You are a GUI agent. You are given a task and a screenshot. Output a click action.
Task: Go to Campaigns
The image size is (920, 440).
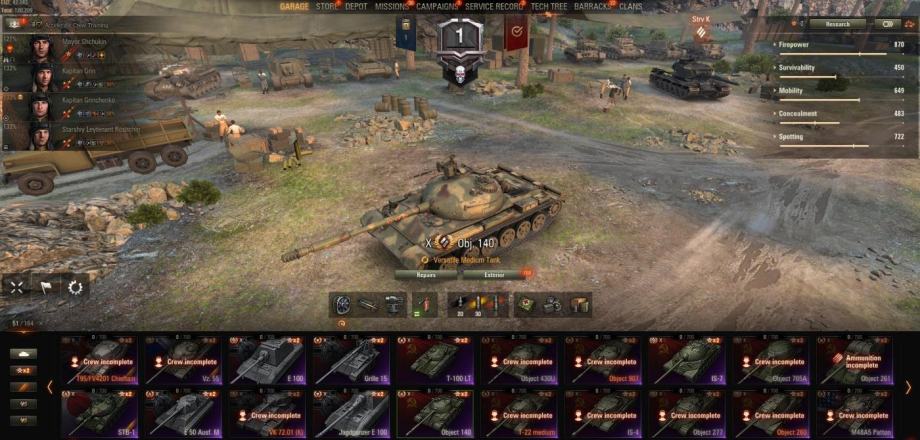438,6
